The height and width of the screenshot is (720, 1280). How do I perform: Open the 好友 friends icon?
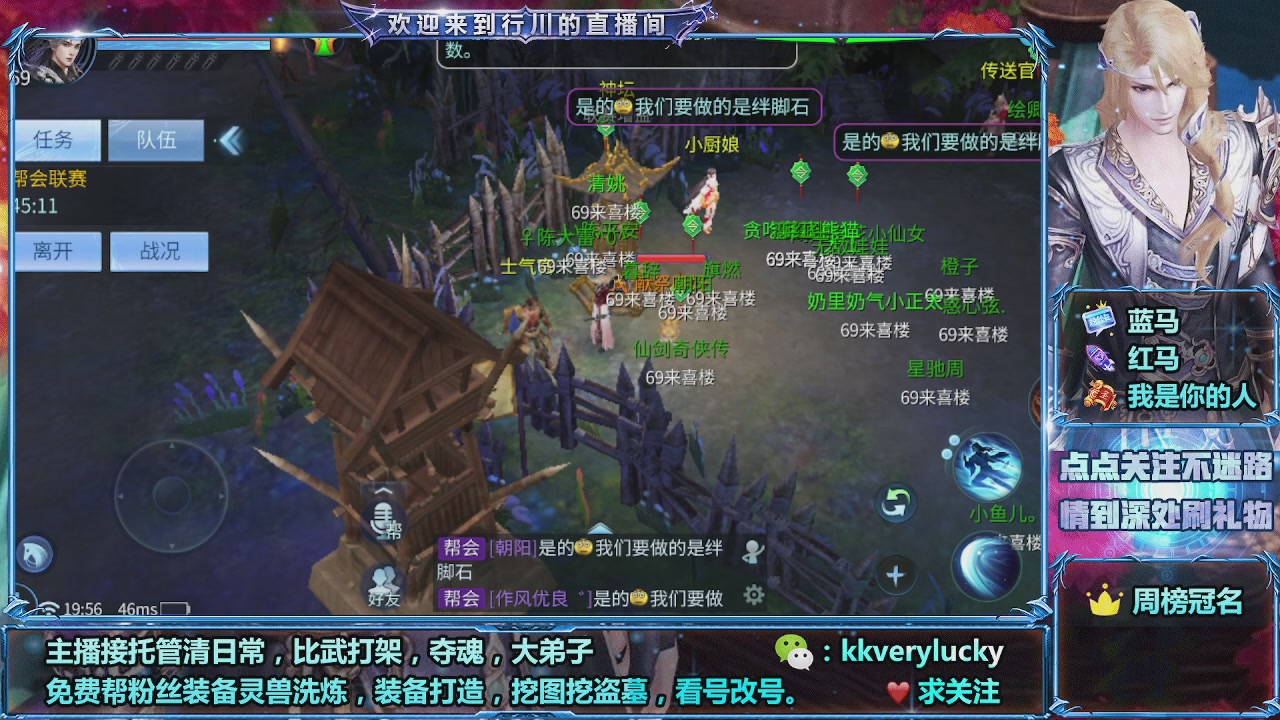(382, 582)
